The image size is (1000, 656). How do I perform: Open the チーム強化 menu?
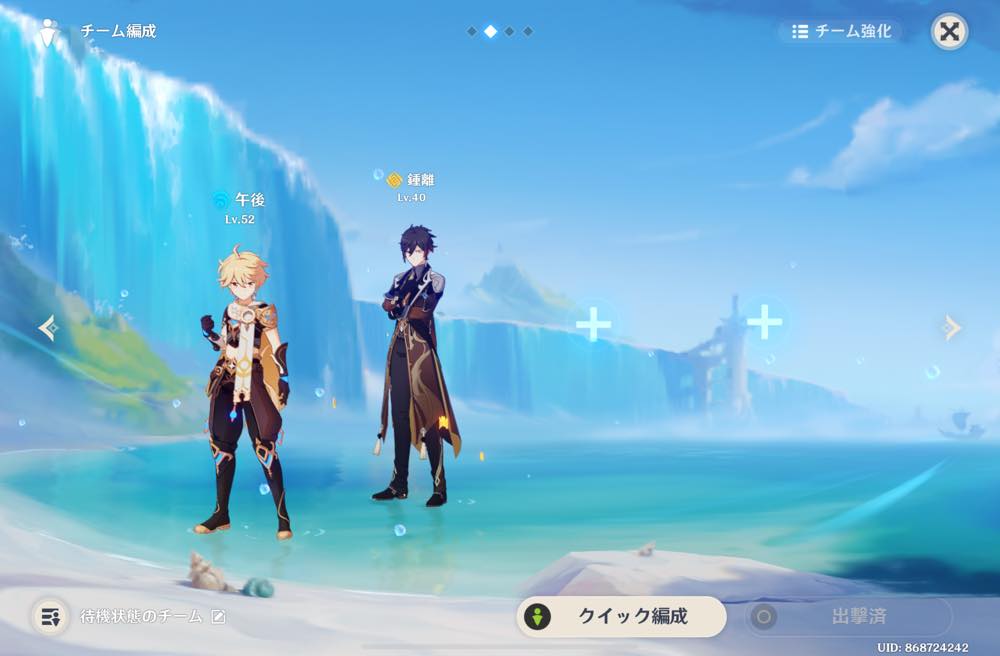coord(841,31)
